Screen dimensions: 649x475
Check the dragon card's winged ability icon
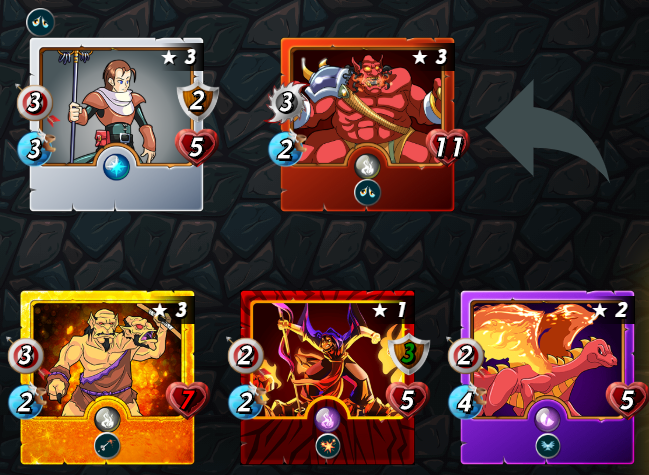click(547, 446)
